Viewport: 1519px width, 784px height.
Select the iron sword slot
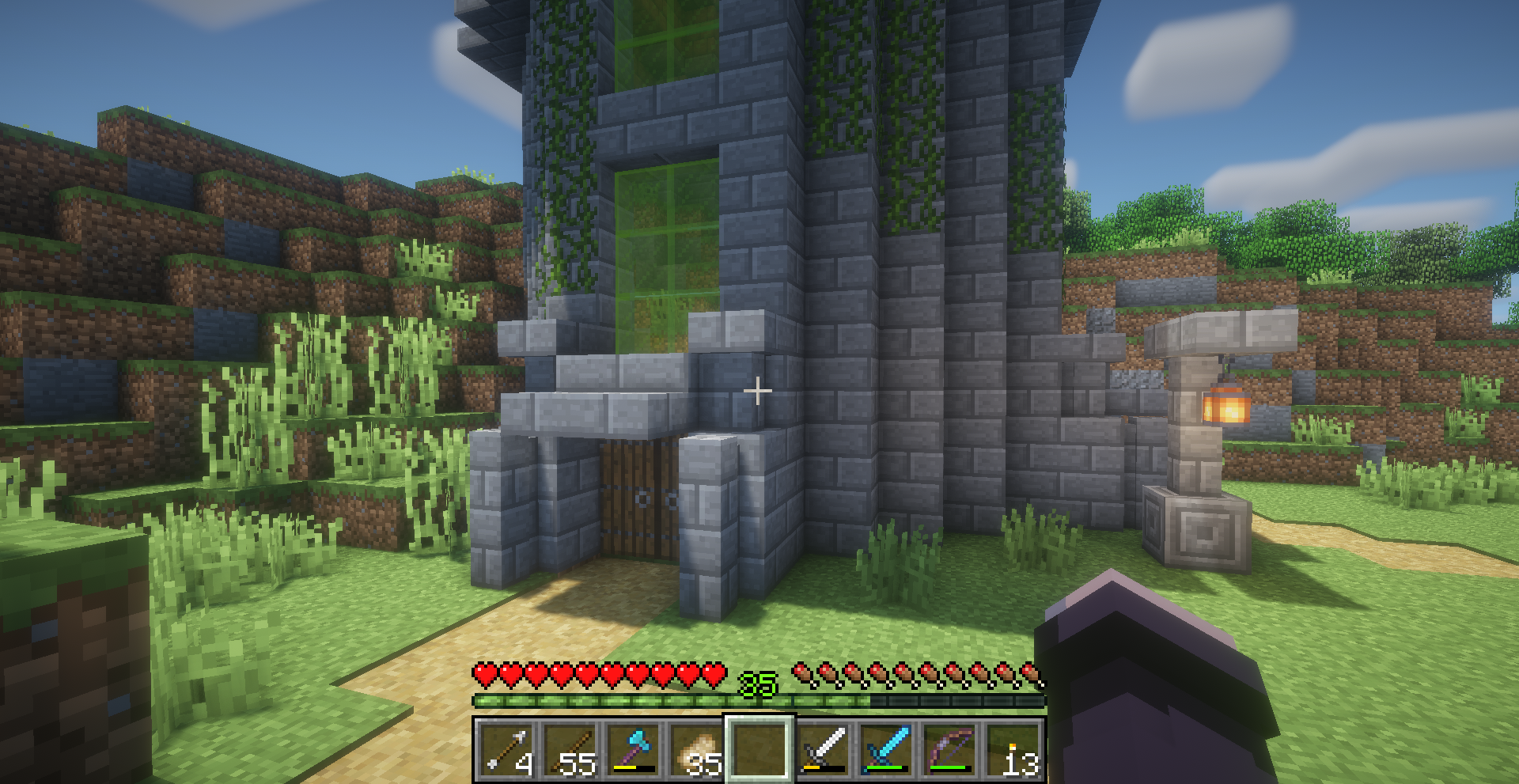point(823,748)
